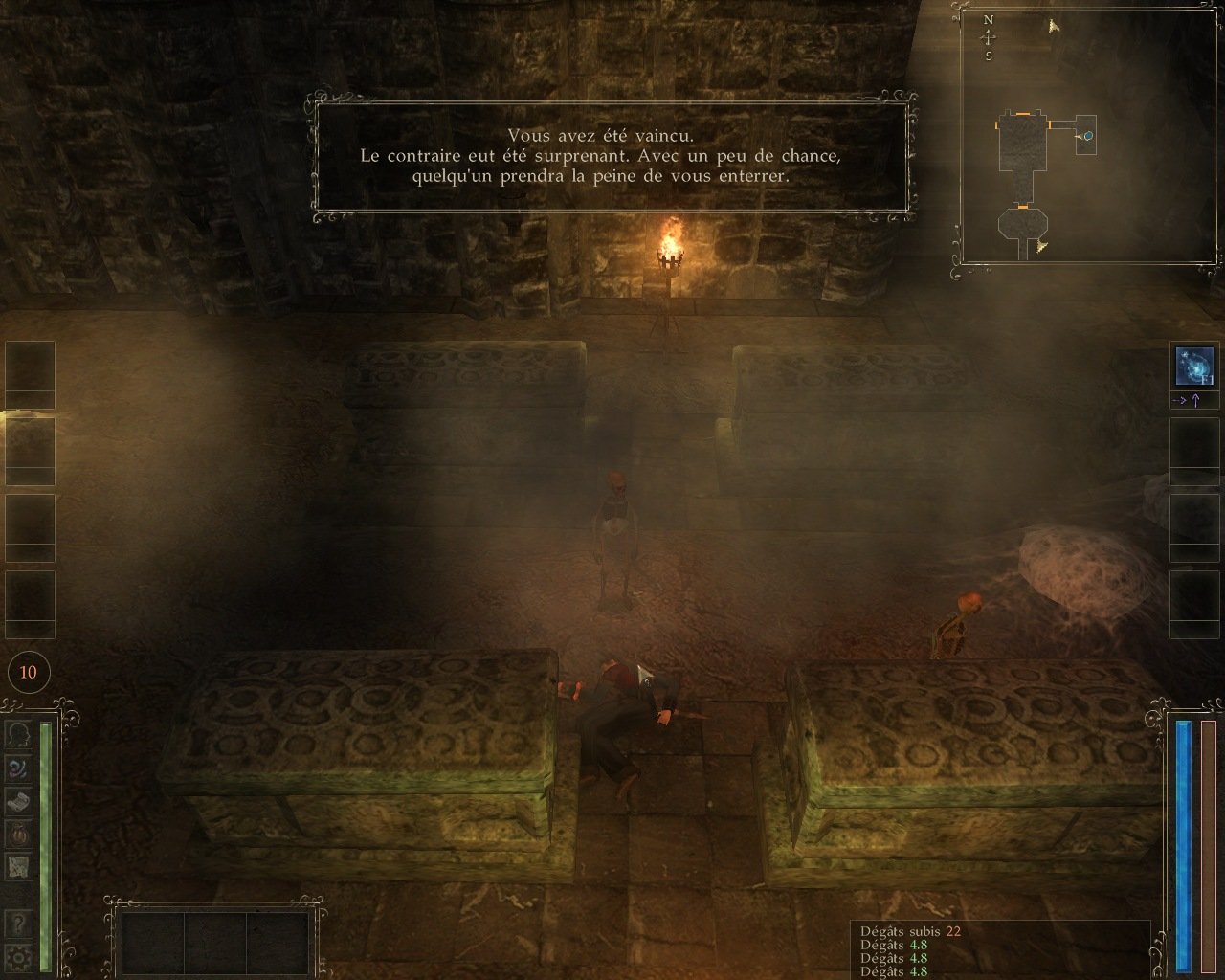Open the gear settings button
Screen dimensions: 1225x980
(18, 956)
